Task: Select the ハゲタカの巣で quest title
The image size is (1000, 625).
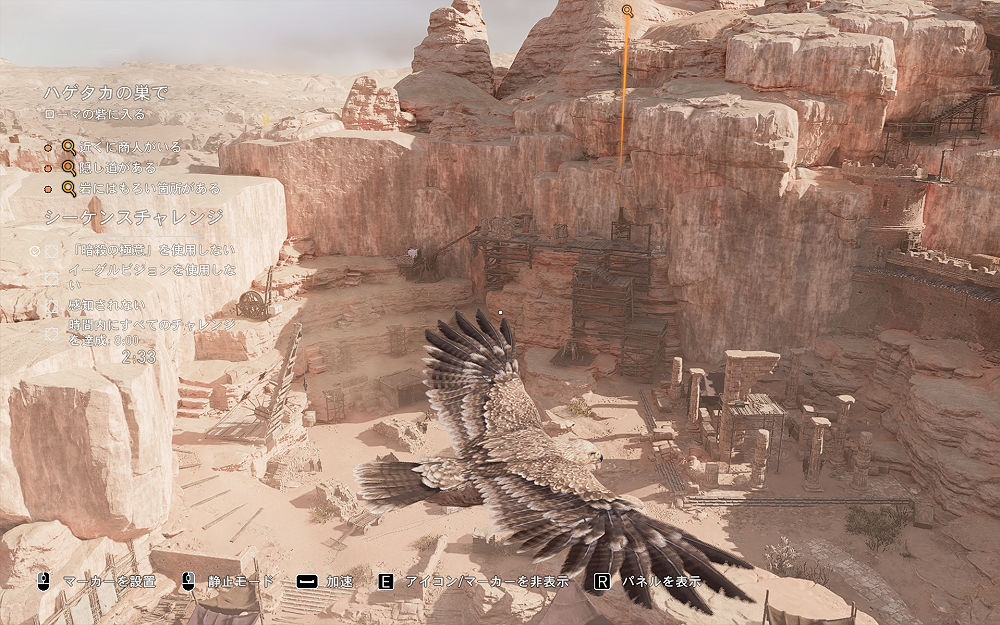Action: point(105,93)
